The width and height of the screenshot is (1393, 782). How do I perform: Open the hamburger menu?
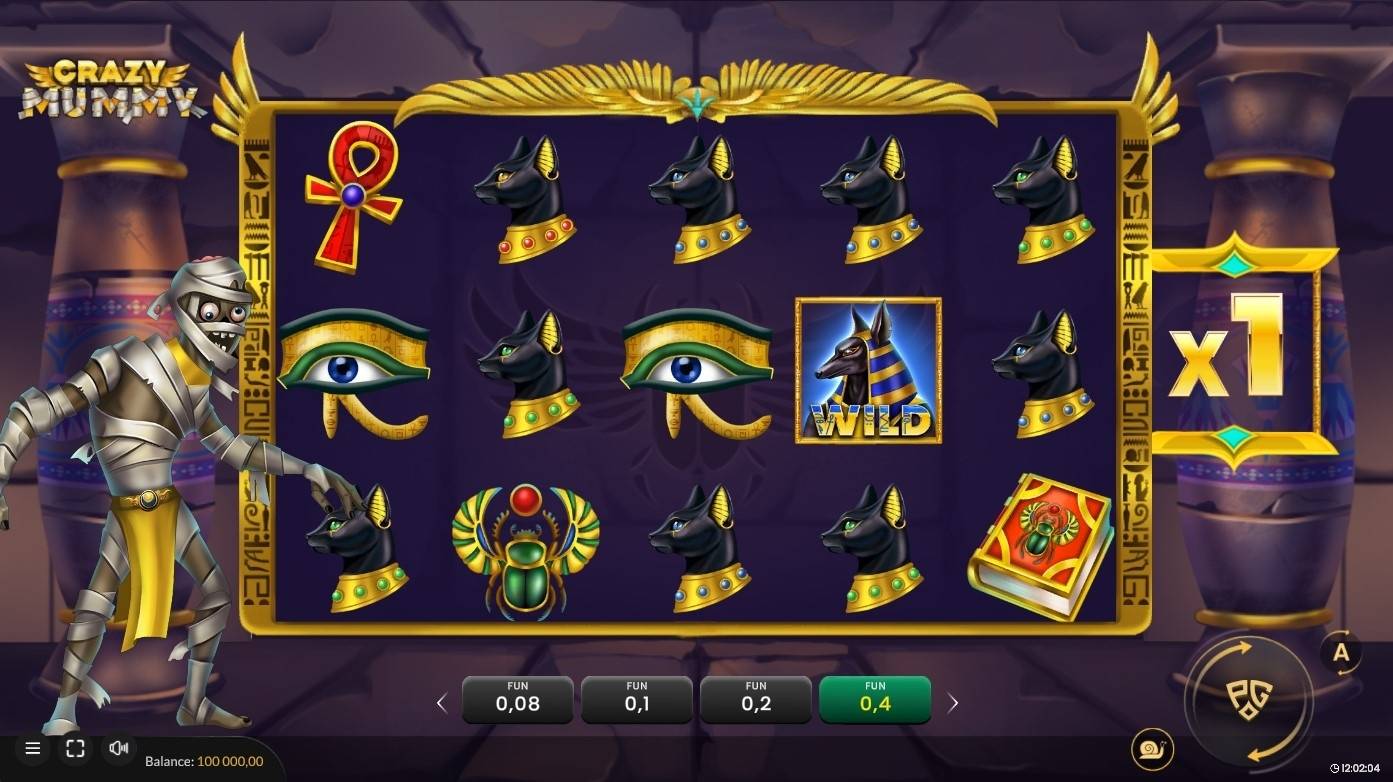coord(33,748)
